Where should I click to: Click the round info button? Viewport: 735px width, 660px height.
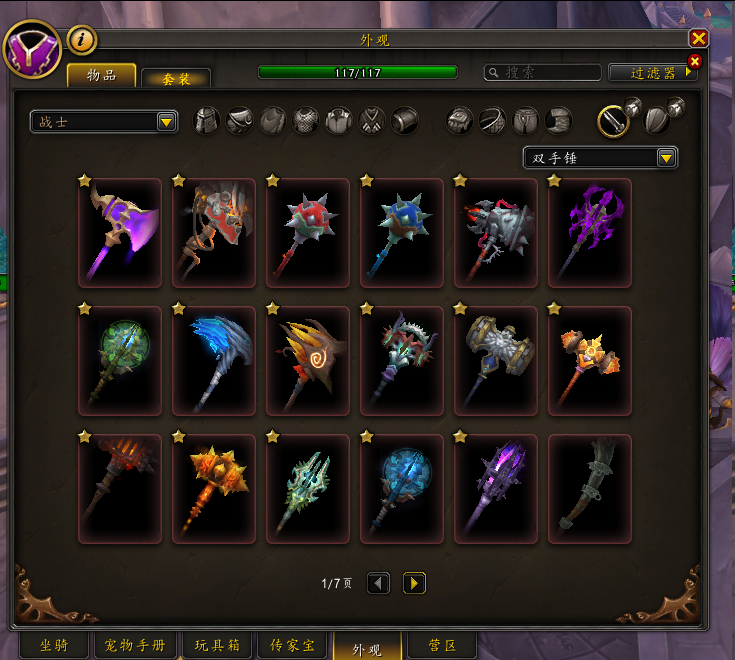(82, 40)
